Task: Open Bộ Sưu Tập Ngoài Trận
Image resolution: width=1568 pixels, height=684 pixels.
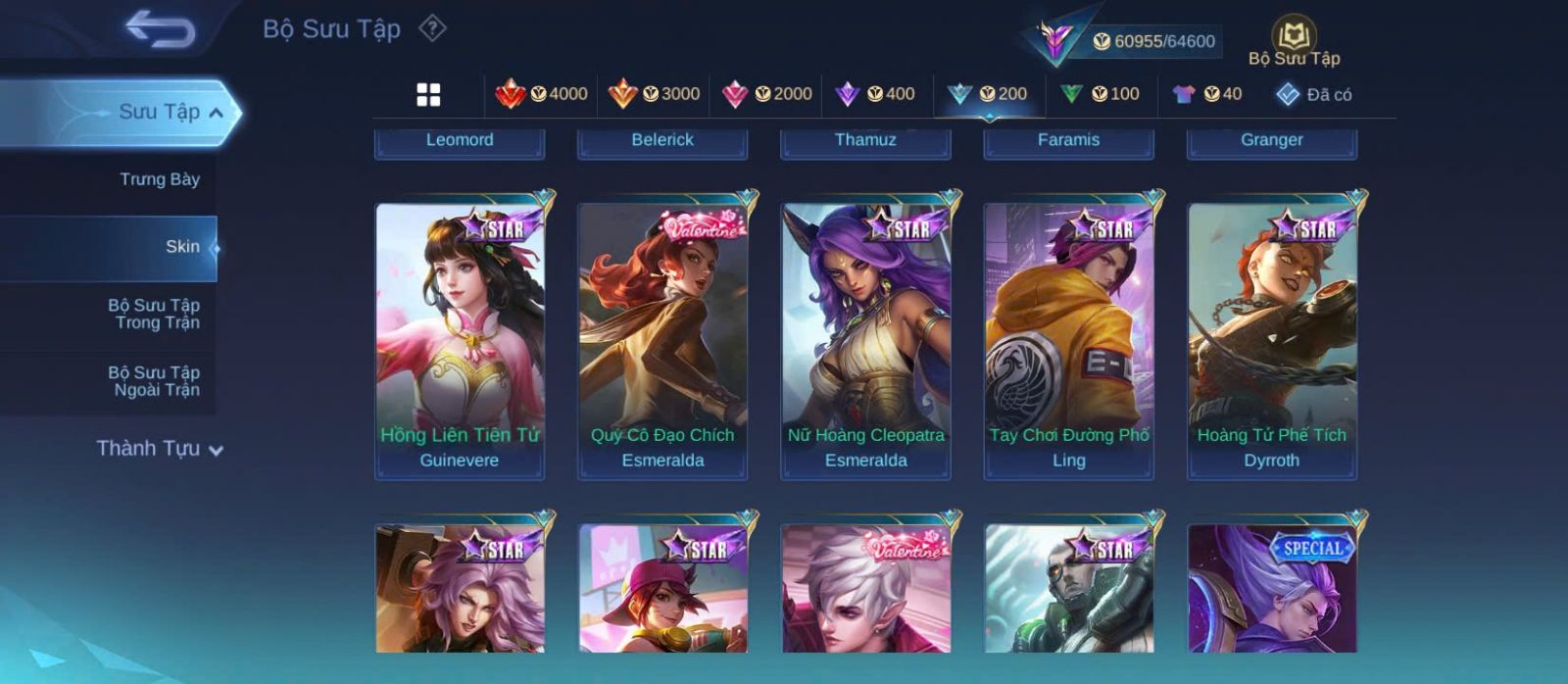Action: point(154,381)
